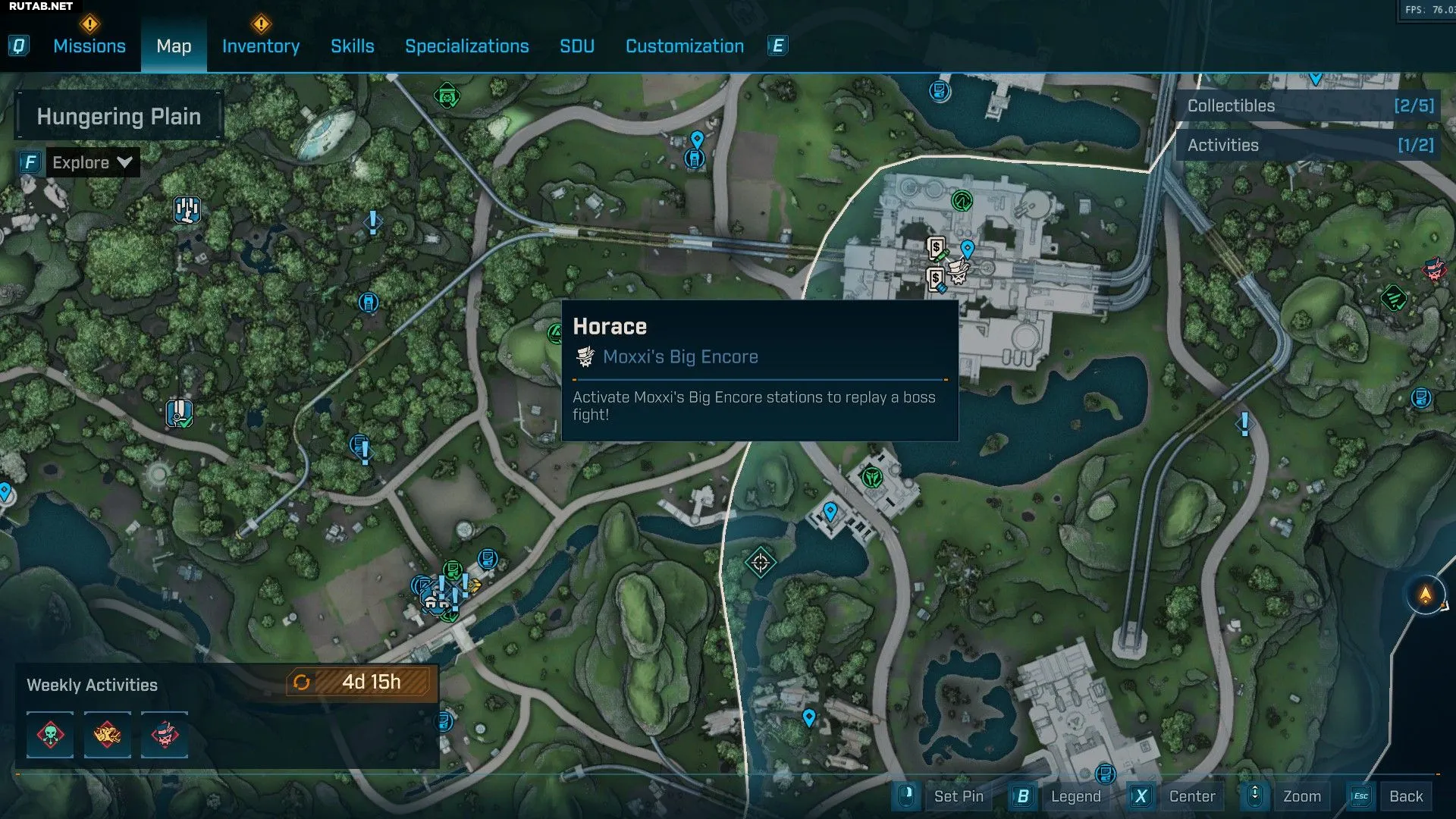This screenshot has width=1456, height=819.
Task: Choose the Set Pin option
Action: (958, 796)
